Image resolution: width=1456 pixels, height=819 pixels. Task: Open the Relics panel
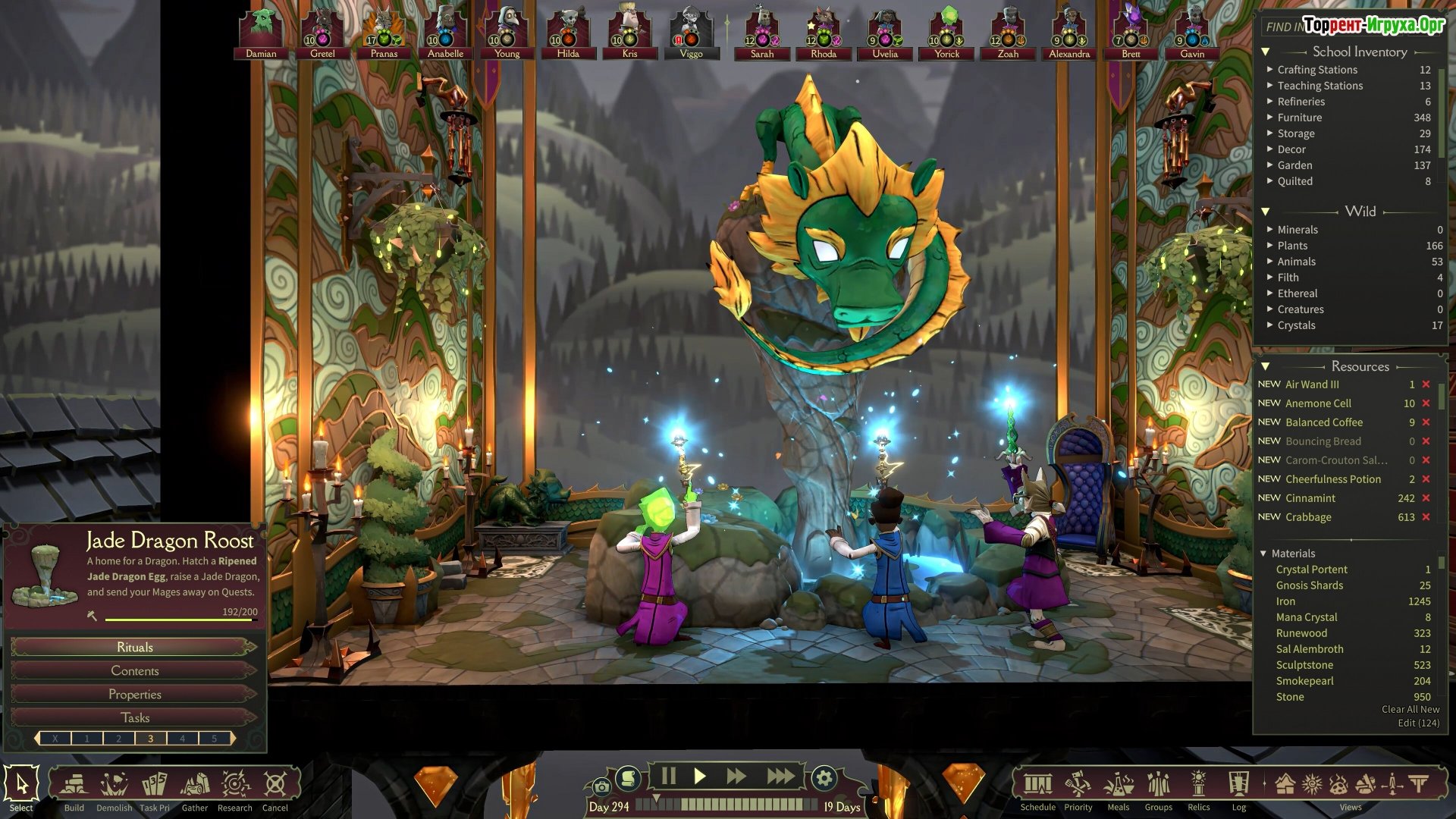click(1198, 785)
